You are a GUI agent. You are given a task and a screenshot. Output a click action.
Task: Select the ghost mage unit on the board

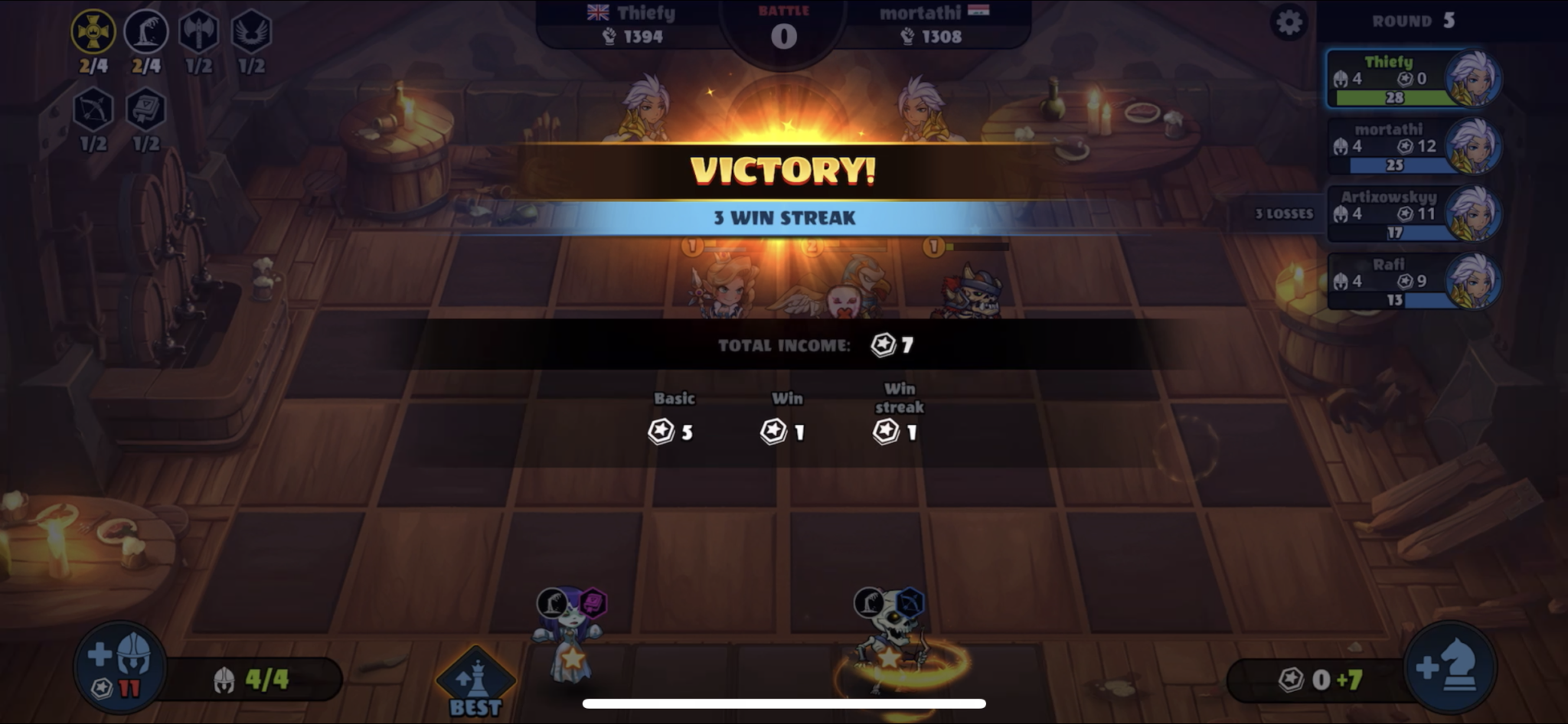click(x=570, y=654)
